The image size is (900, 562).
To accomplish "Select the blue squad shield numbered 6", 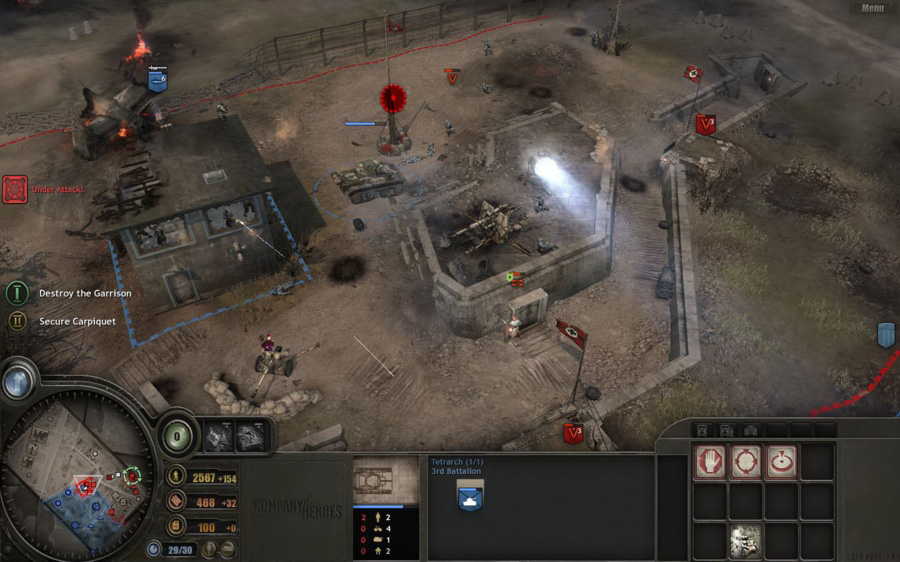I will click(157, 80).
